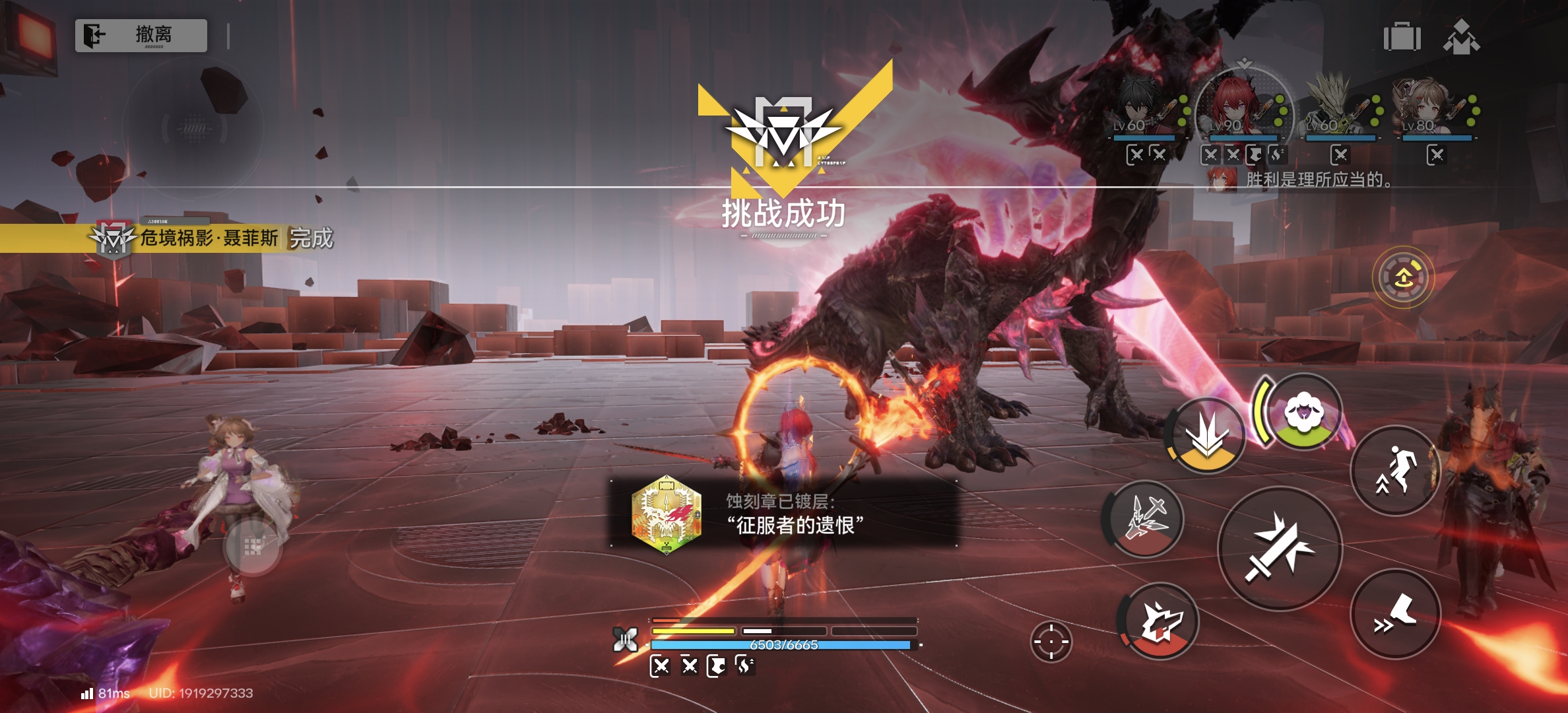Cast the yellow downward spikes skill
This screenshot has width=1568, height=713.
coord(1206,436)
